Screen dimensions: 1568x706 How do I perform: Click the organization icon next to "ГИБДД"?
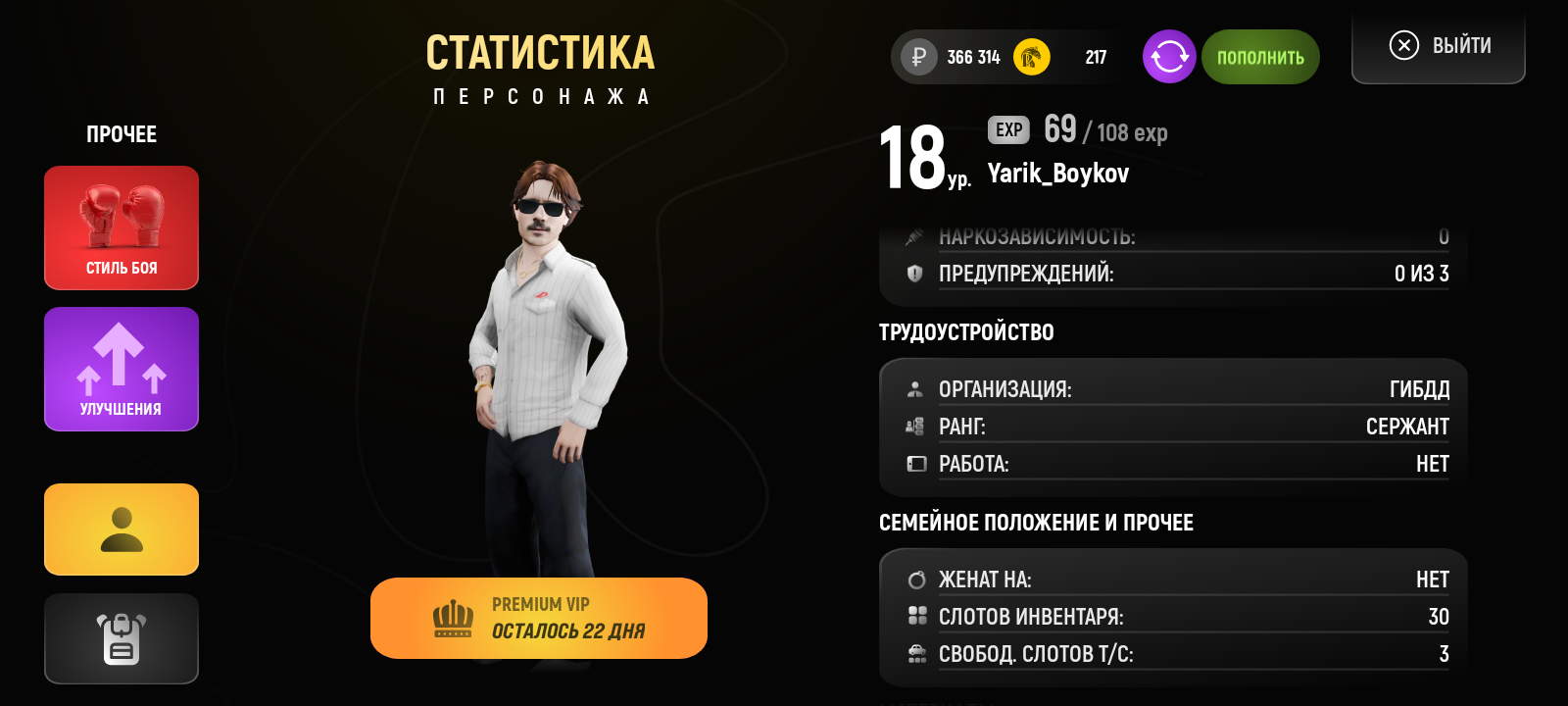(x=917, y=388)
